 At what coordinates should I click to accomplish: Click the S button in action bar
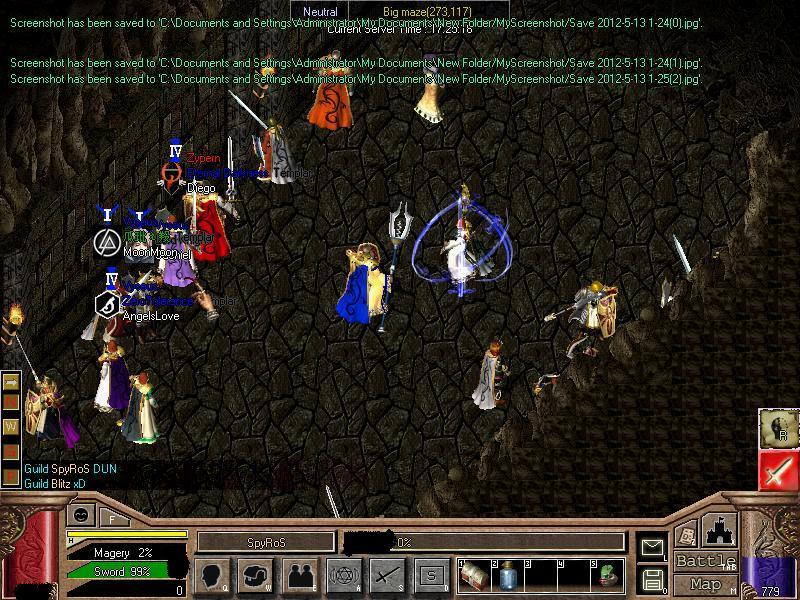click(431, 575)
